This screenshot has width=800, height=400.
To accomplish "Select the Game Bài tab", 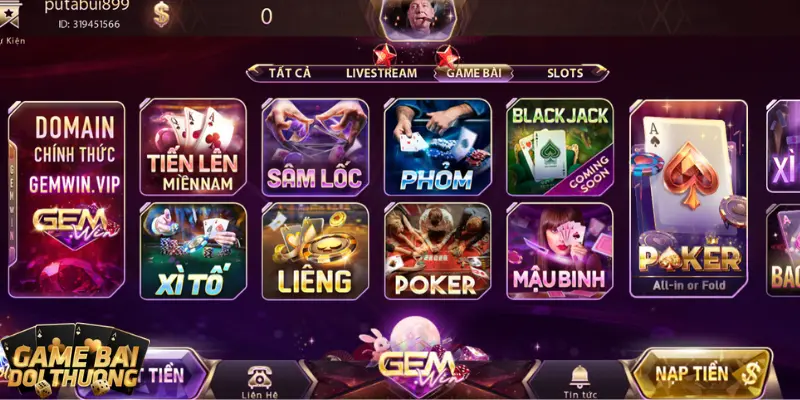I will pyautogui.click(x=475, y=73).
